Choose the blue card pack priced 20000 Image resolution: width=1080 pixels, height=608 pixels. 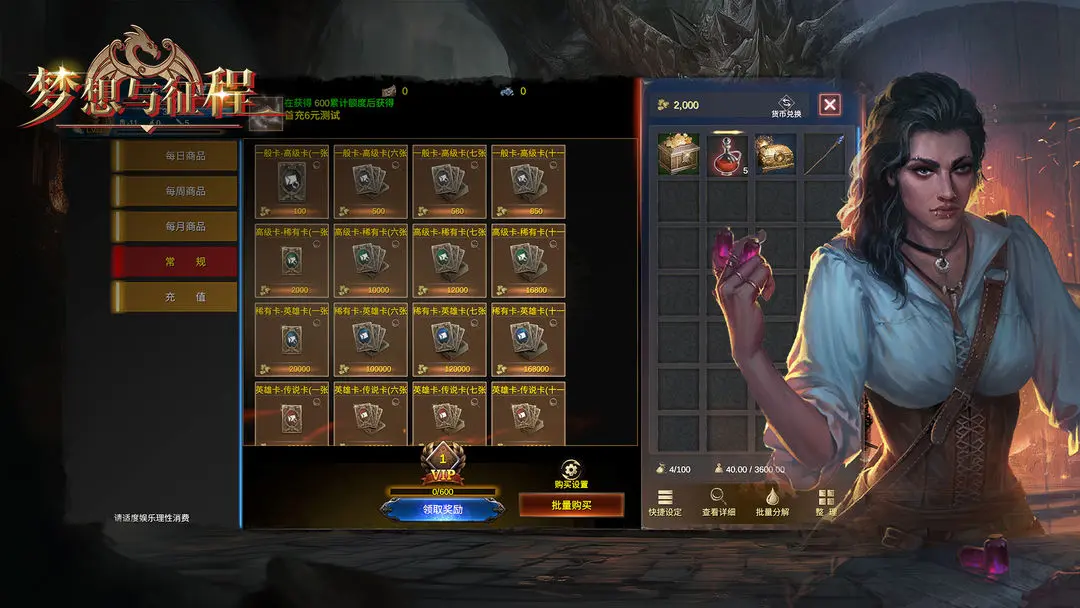click(x=291, y=340)
